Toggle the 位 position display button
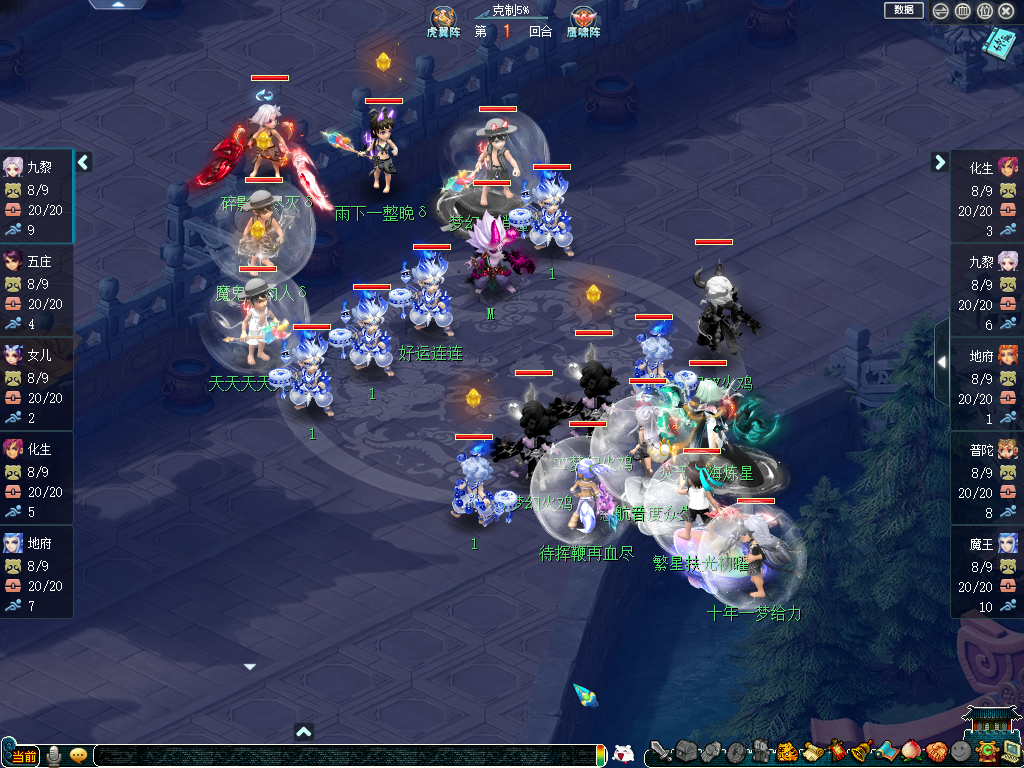Image resolution: width=1024 pixels, height=768 pixels. (x=983, y=11)
